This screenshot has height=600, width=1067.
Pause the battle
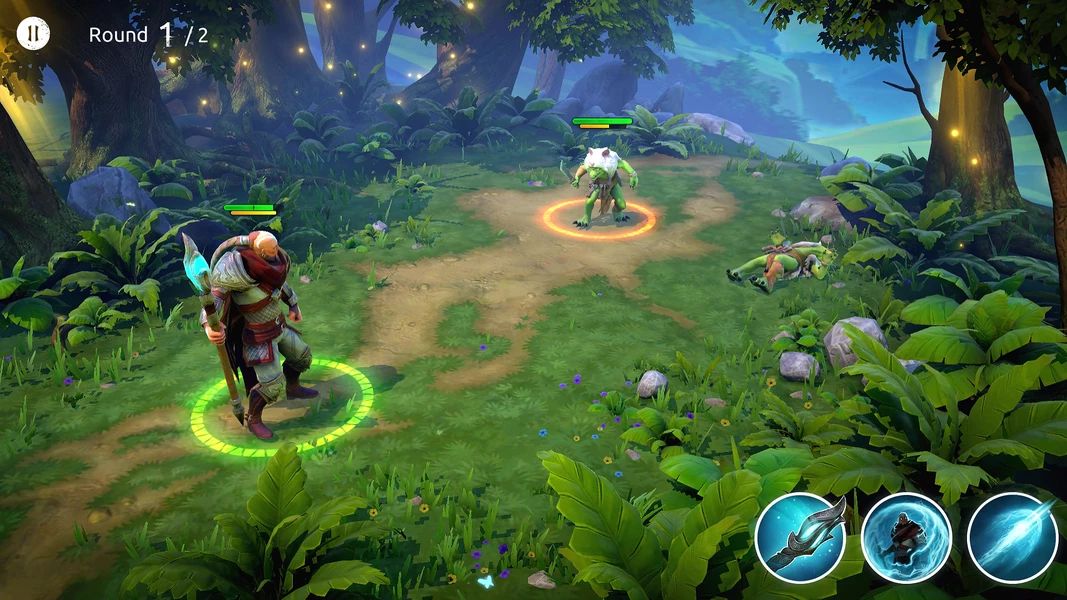coord(33,33)
